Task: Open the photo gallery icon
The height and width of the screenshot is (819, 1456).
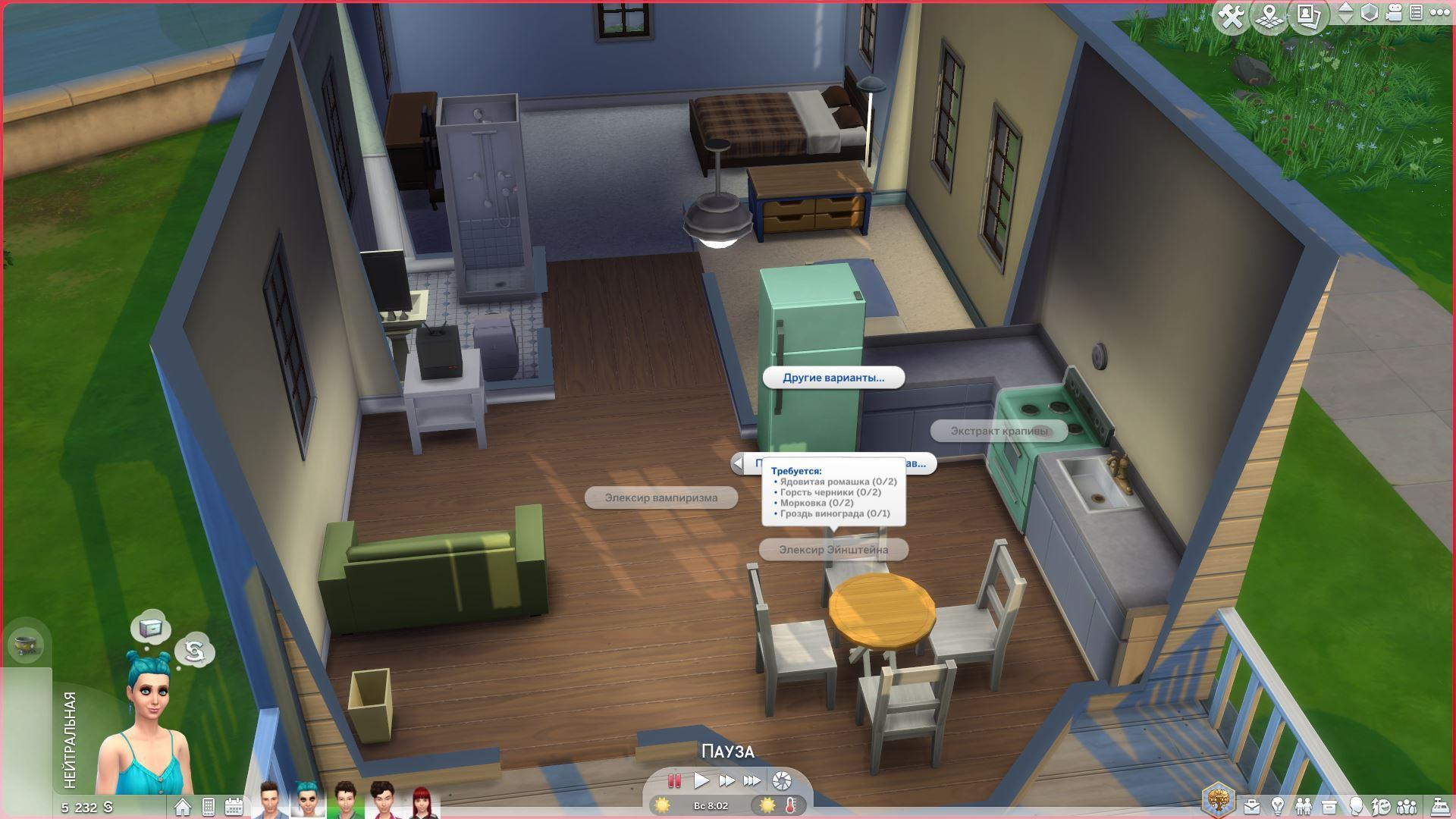Action: 1308,15
